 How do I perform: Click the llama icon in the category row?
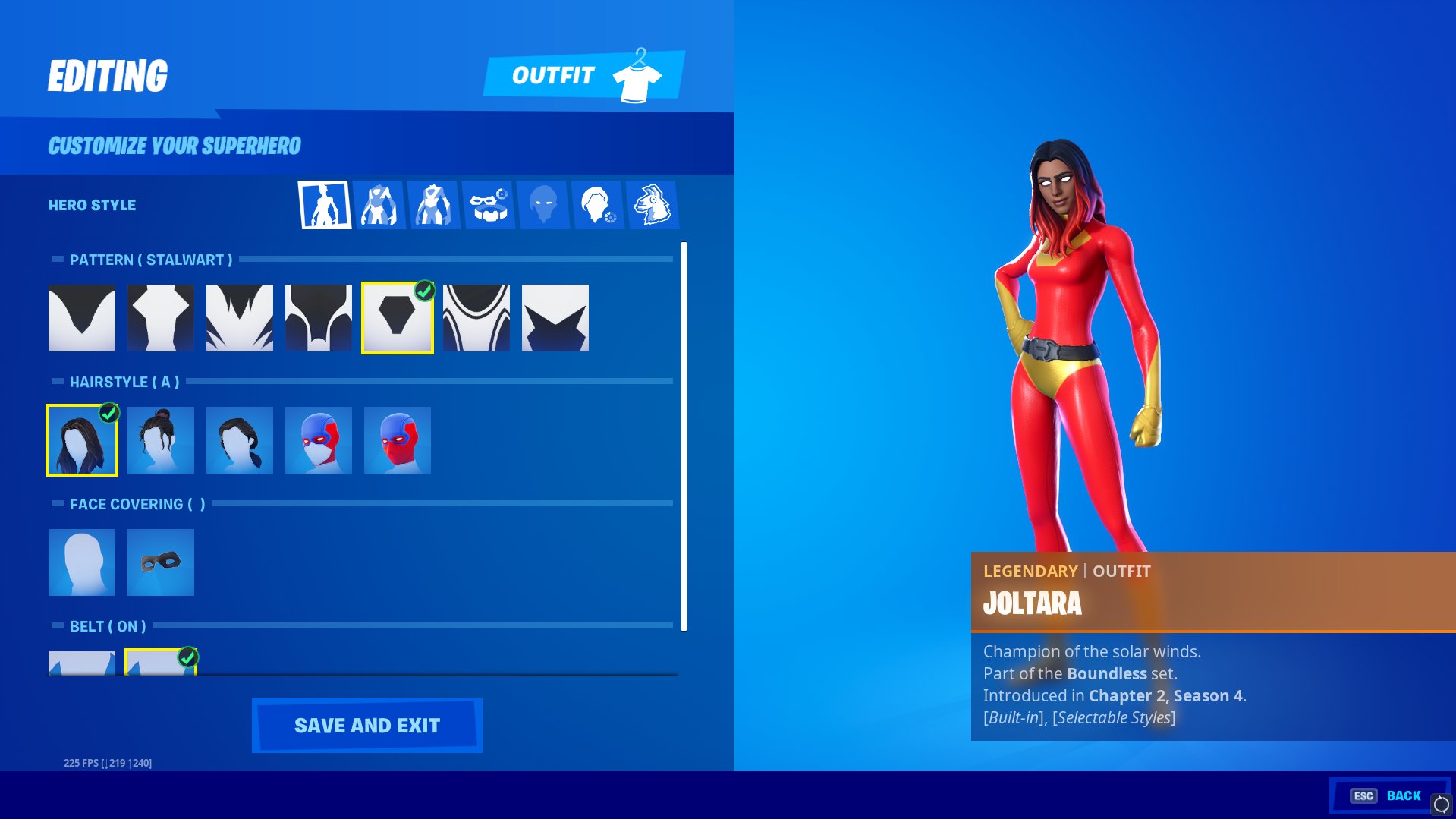coord(654,203)
